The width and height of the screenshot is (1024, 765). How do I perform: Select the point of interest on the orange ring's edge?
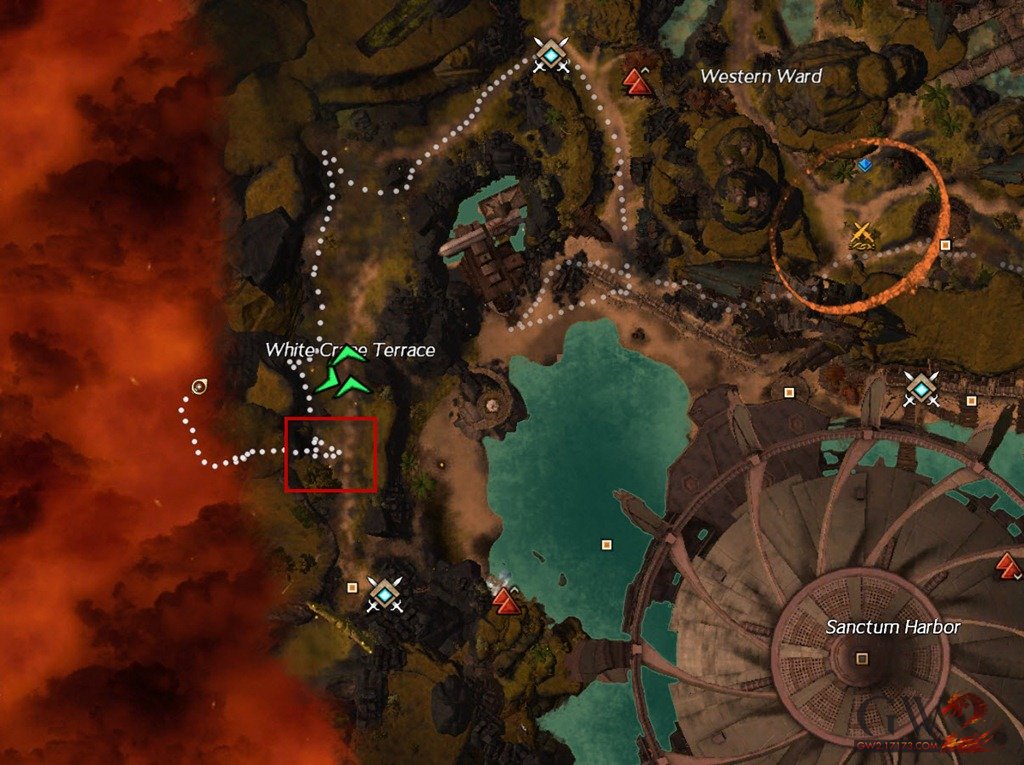click(944, 245)
